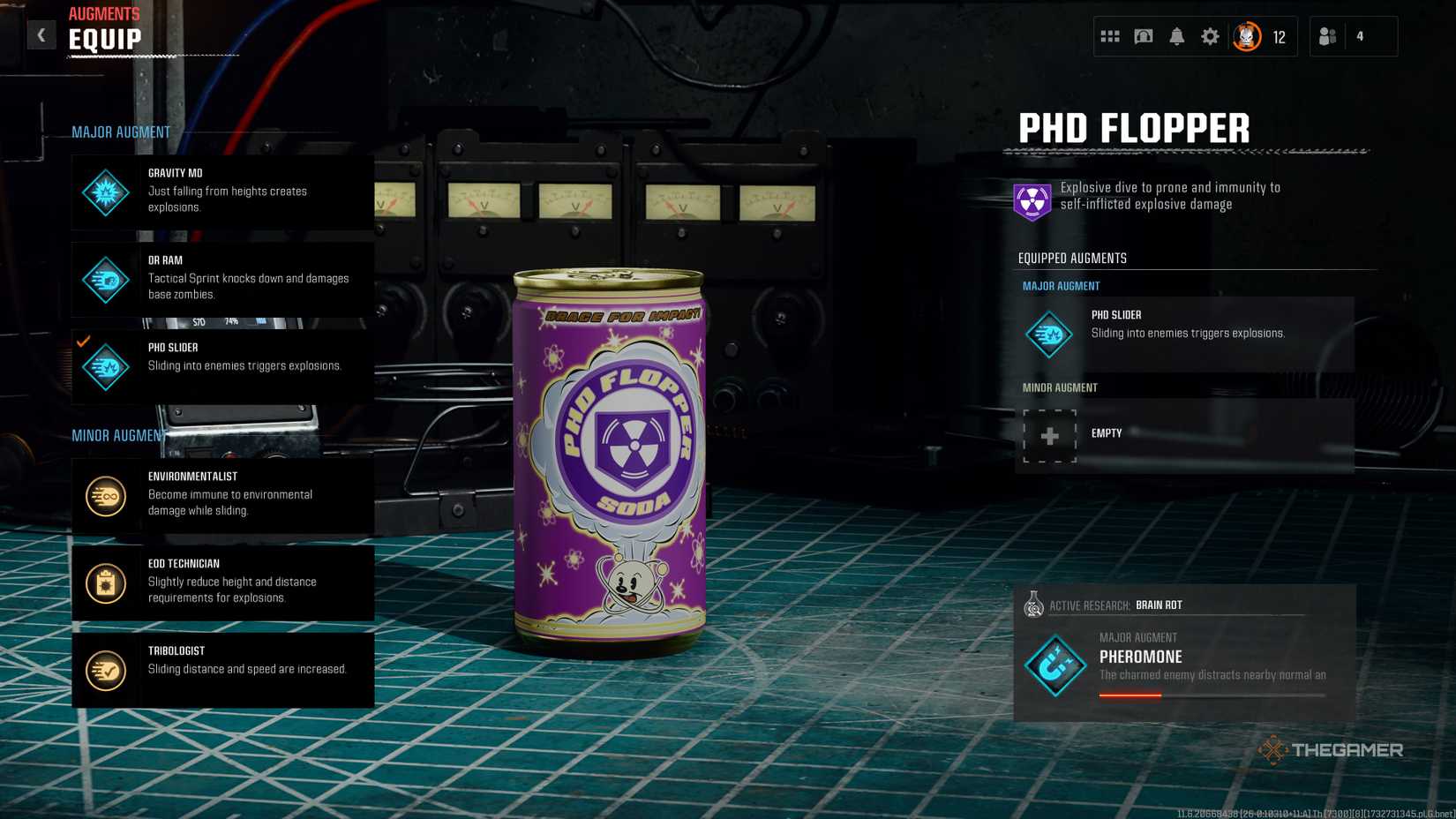This screenshot has width=1456, height=819.
Task: Open game options with the gear icon
Action: (x=1210, y=36)
